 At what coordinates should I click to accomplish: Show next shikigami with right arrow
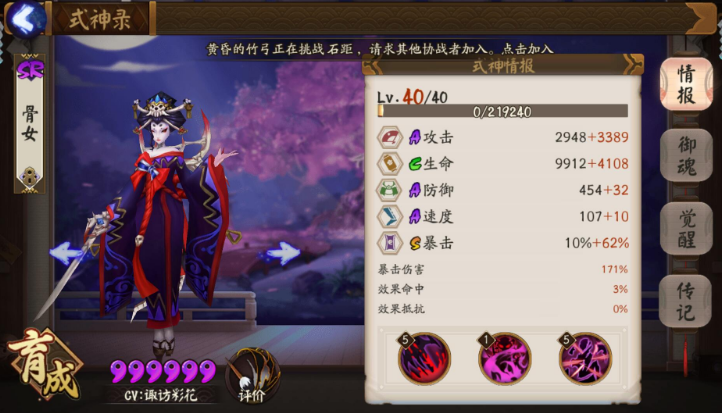[x=281, y=252]
